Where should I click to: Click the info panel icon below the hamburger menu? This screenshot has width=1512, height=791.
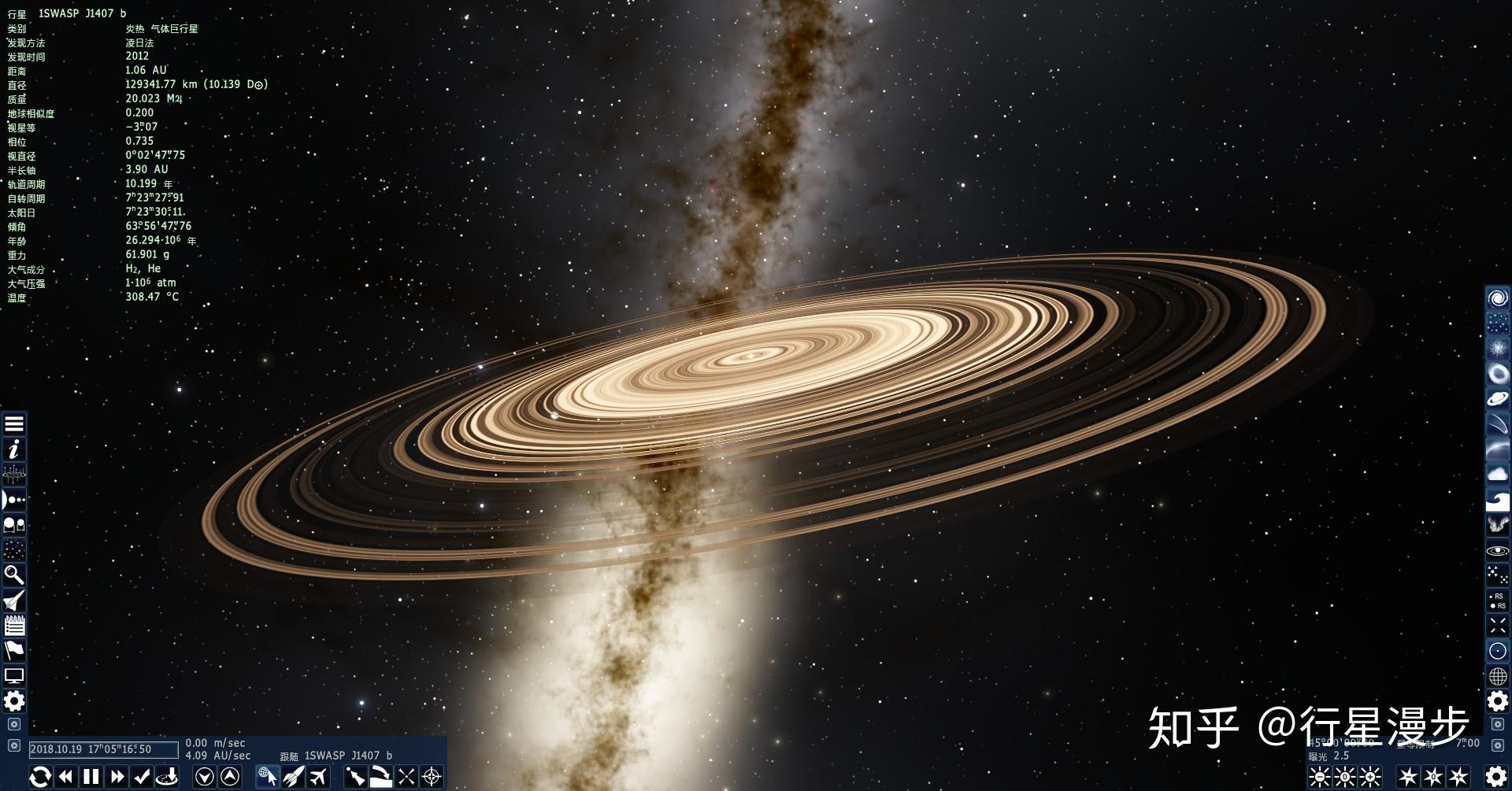(14, 449)
